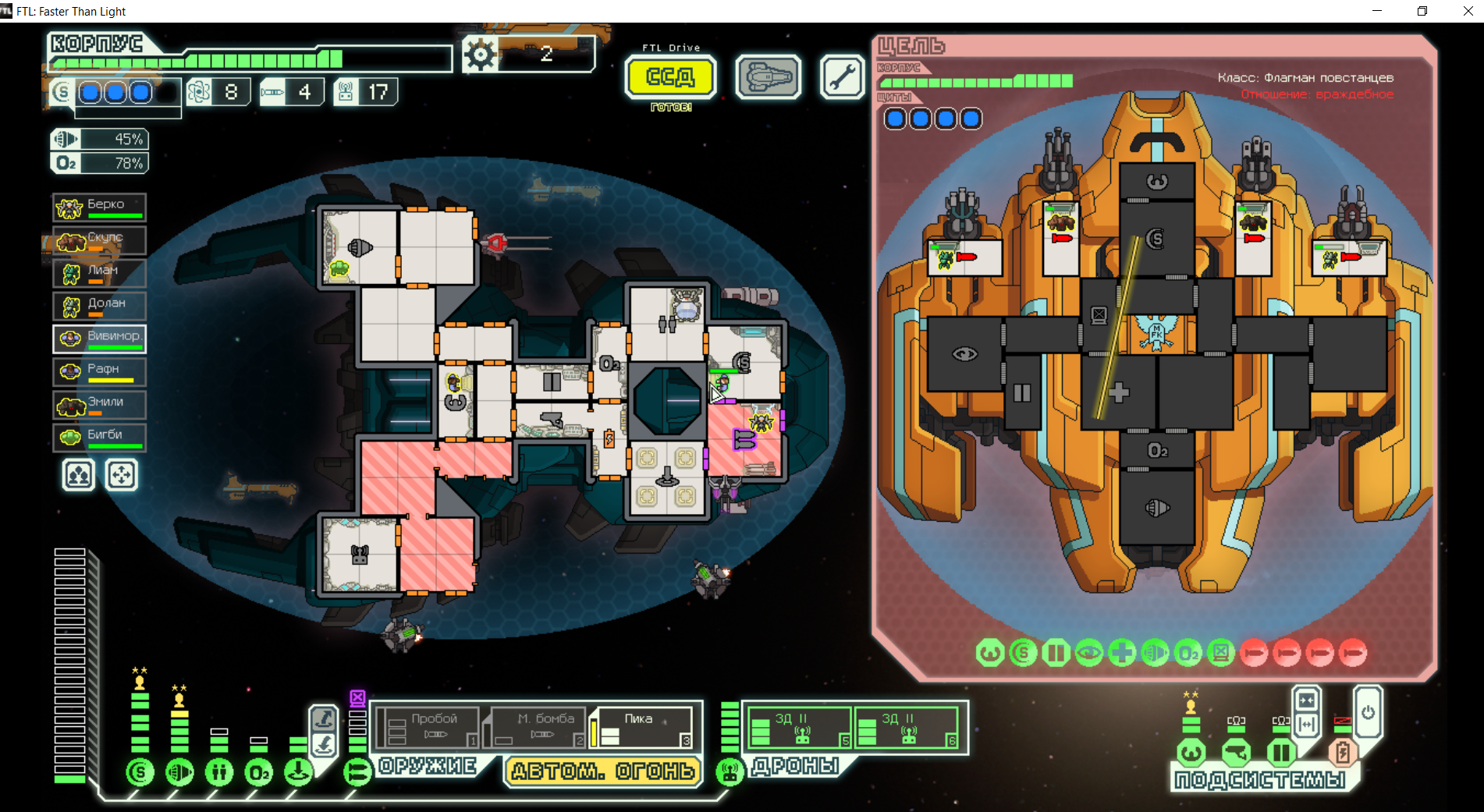Select crew member Рафн
This screenshot has height=812, width=1484.
tap(99, 371)
